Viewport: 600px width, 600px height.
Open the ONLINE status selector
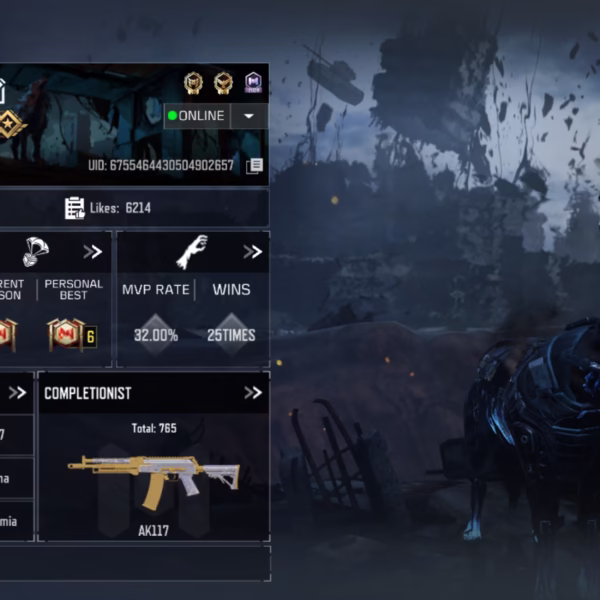click(x=197, y=116)
